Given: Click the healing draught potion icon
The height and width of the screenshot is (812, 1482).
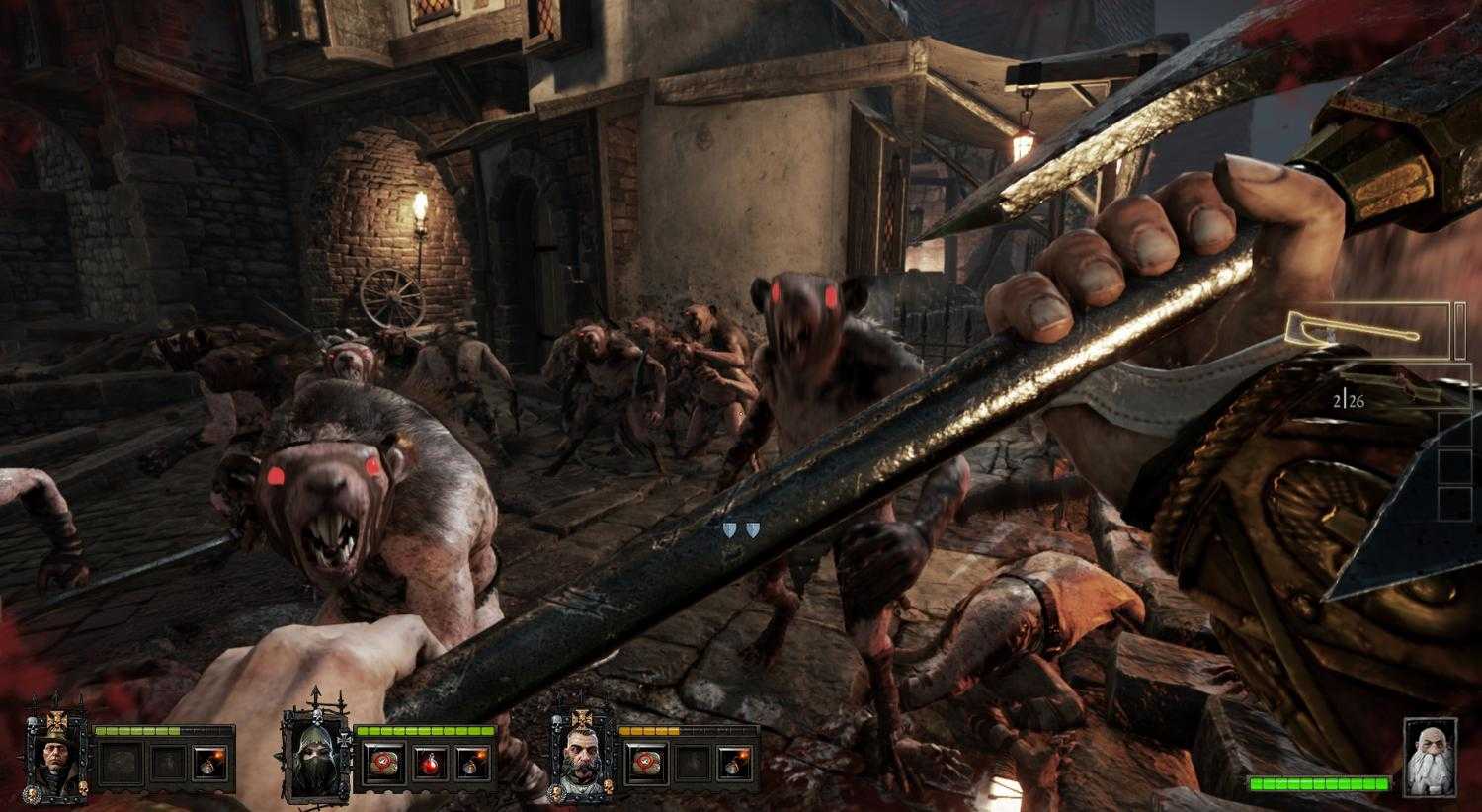Looking at the screenshot, I should coord(430,761).
